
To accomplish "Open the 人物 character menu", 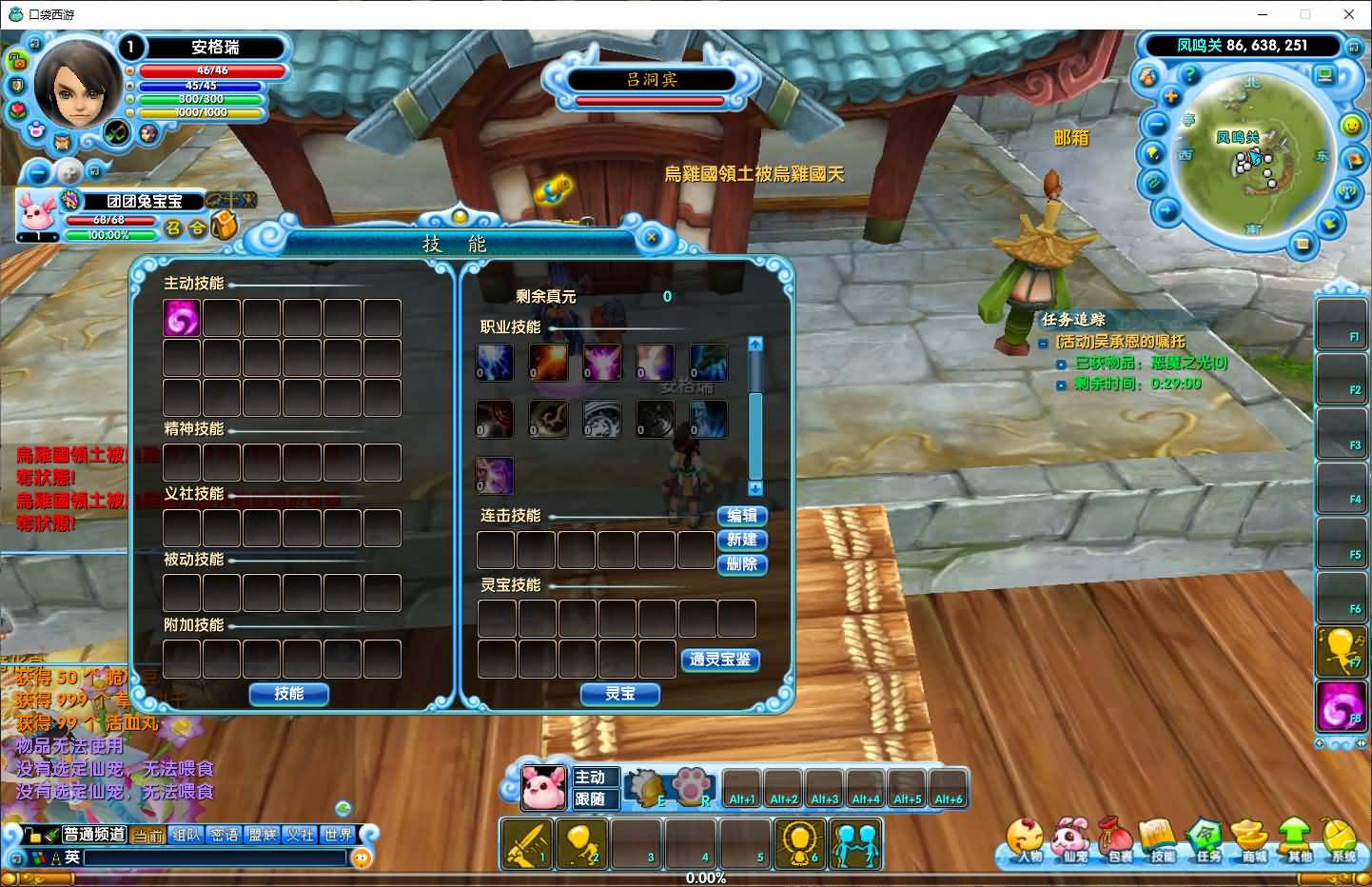I will coord(1028,842).
